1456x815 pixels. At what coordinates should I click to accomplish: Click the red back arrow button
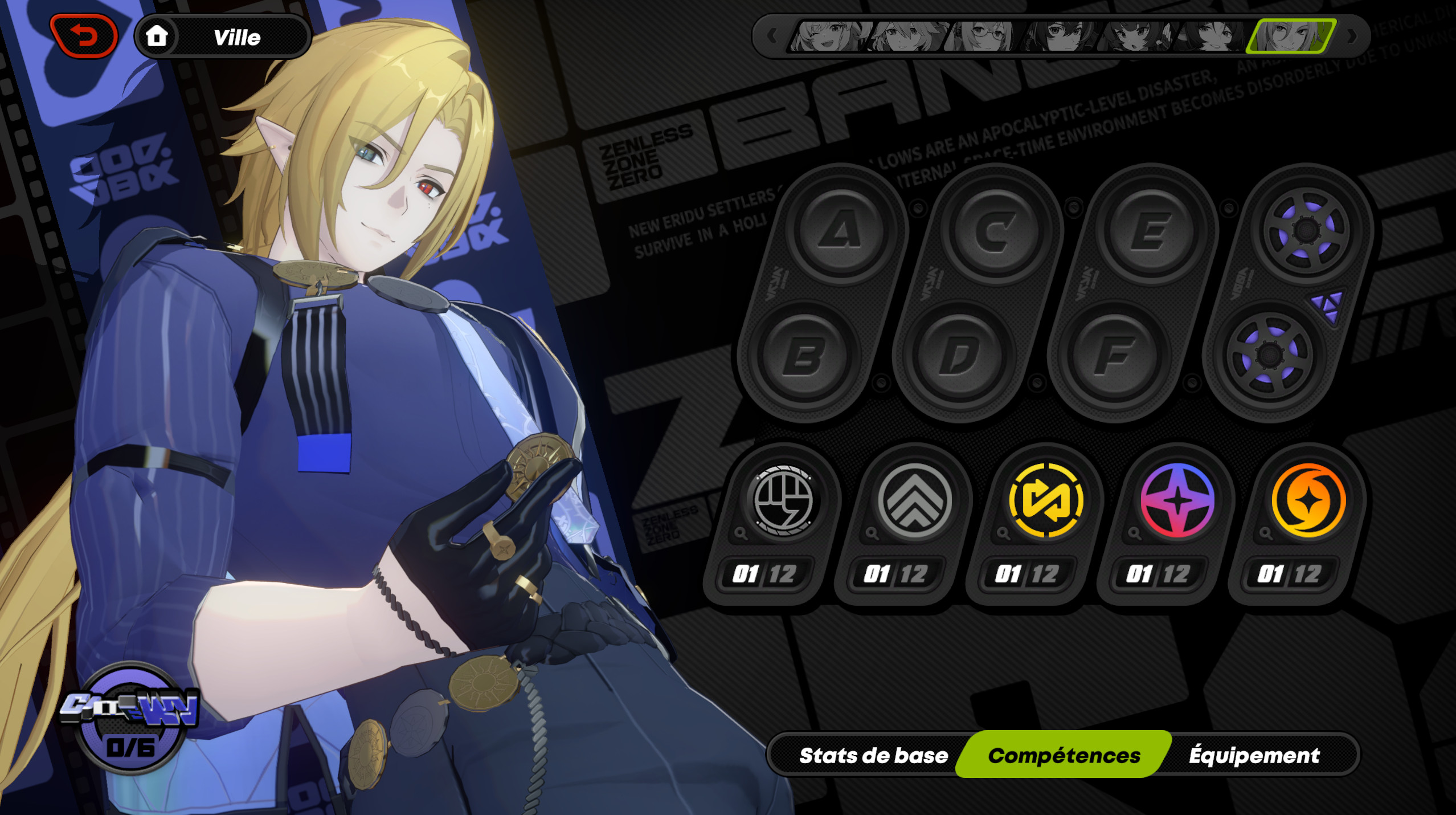[83, 36]
